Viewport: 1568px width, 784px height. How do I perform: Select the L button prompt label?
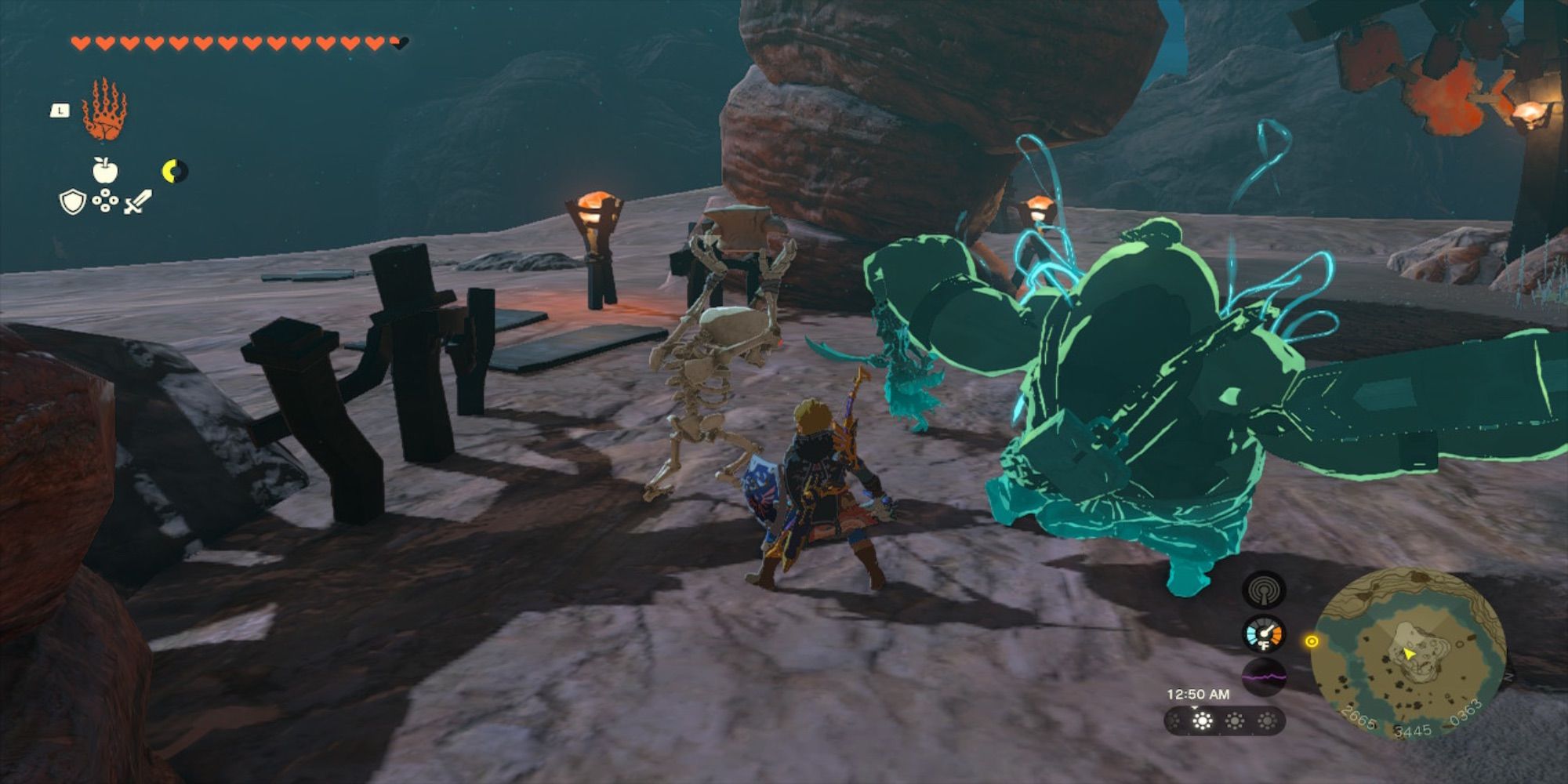tap(60, 110)
